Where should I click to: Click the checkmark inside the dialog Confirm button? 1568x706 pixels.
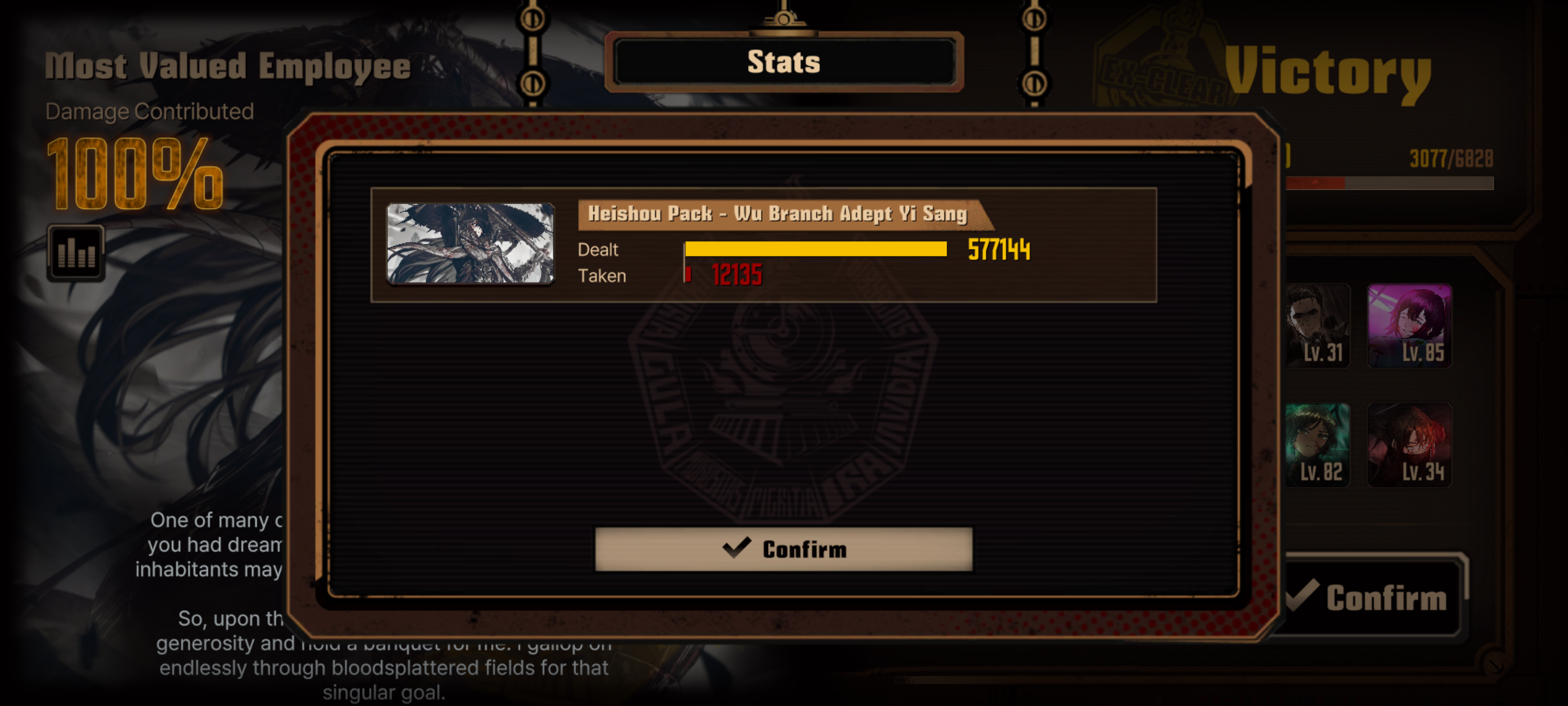pos(738,549)
